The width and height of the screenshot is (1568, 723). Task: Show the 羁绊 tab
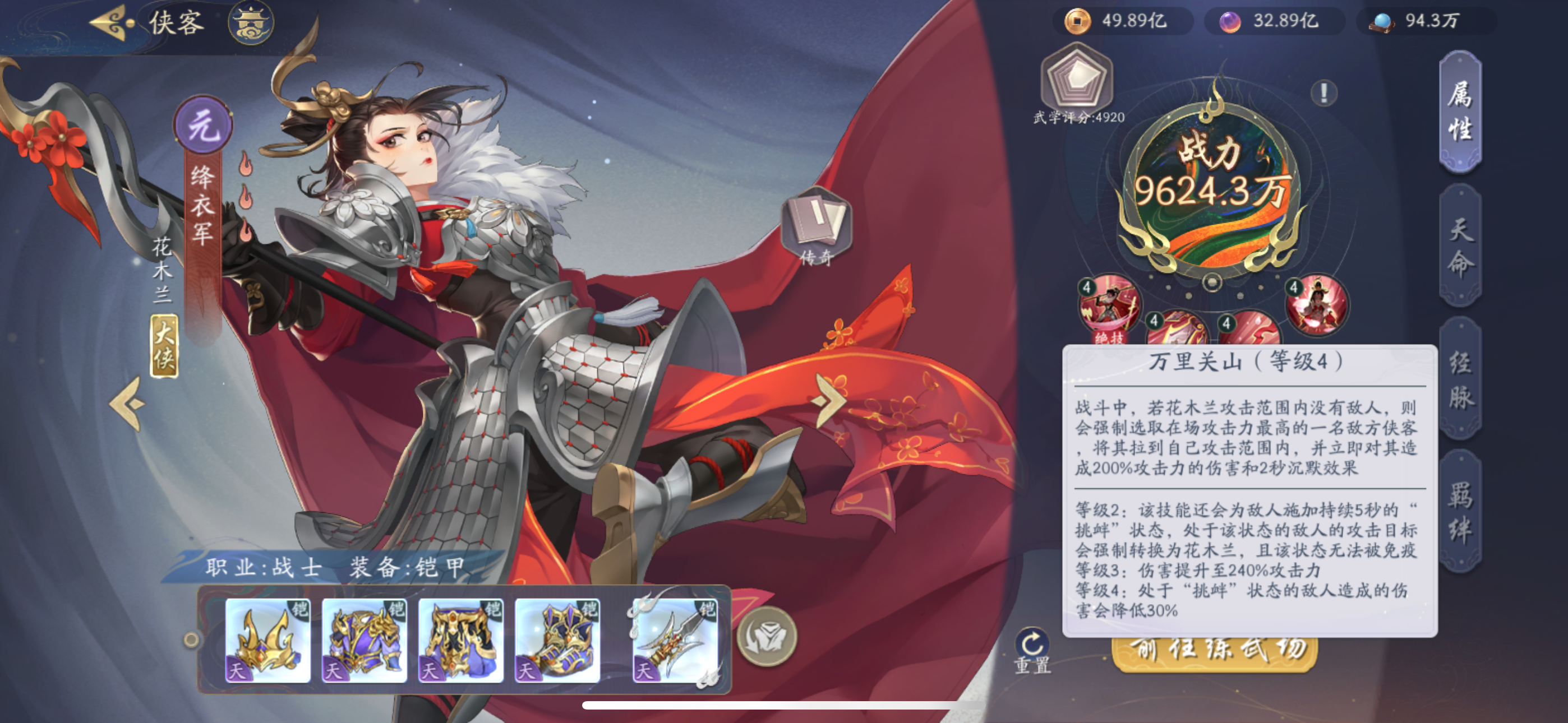[1460, 512]
